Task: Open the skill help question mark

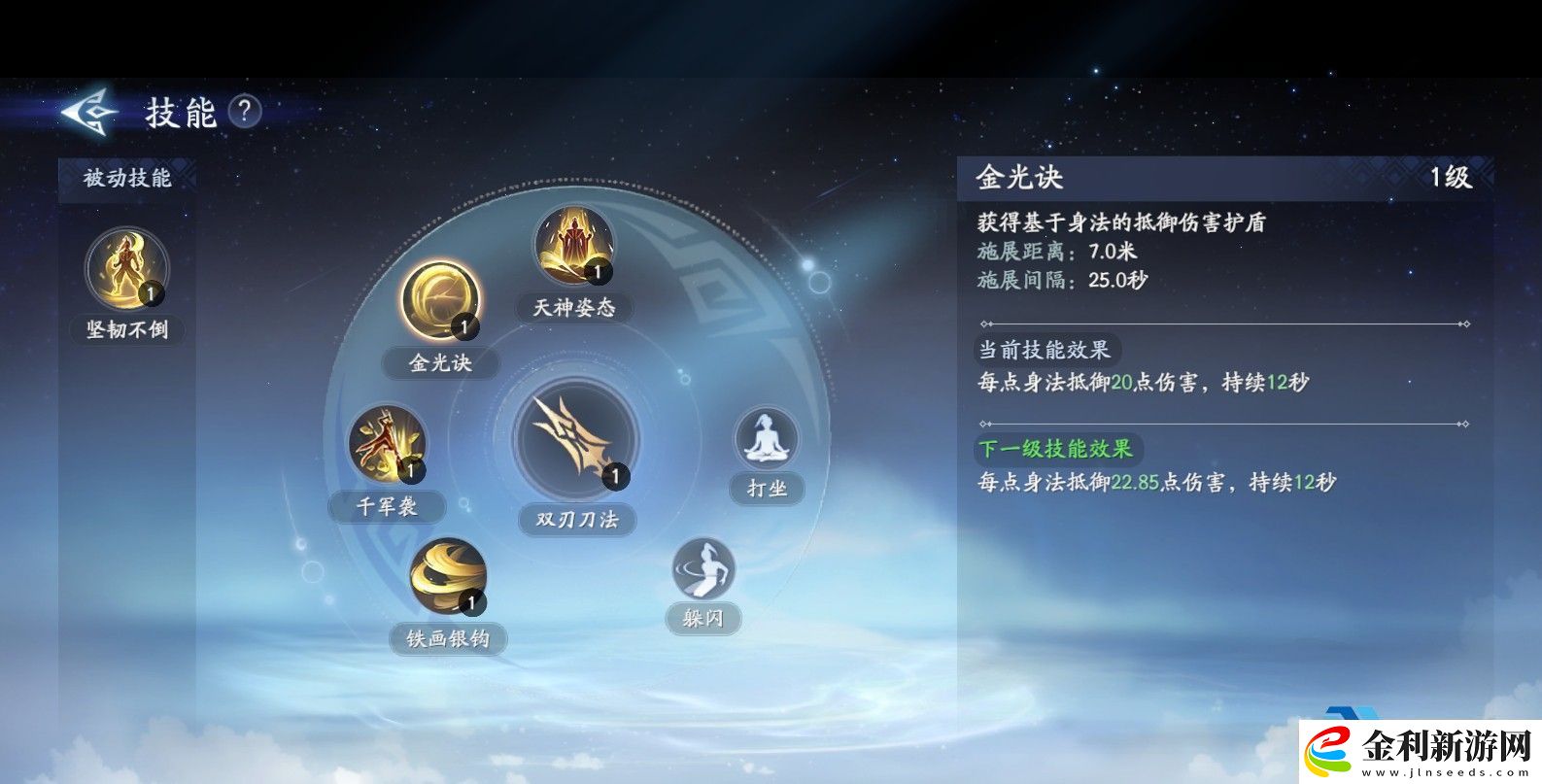Action: (x=244, y=112)
